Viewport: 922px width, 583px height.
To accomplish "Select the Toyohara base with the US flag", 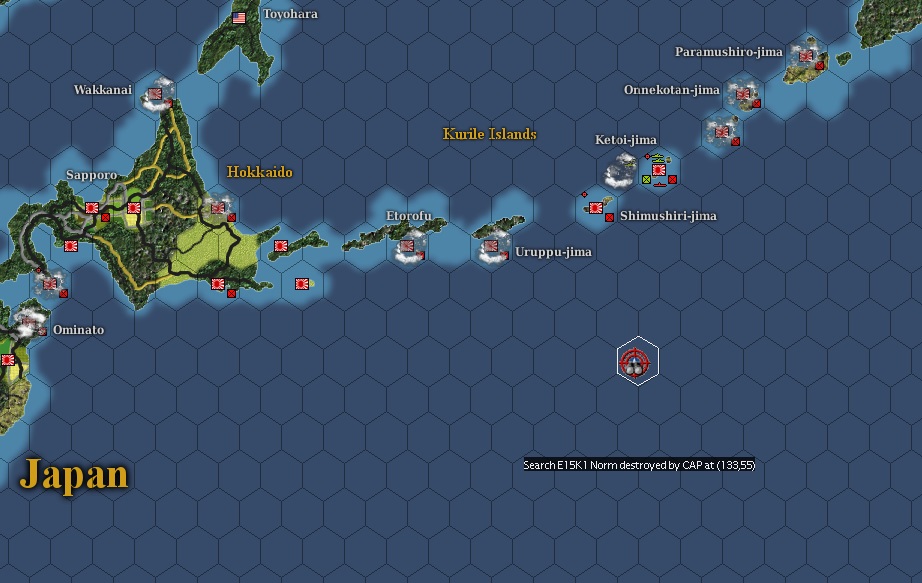I will pos(239,17).
